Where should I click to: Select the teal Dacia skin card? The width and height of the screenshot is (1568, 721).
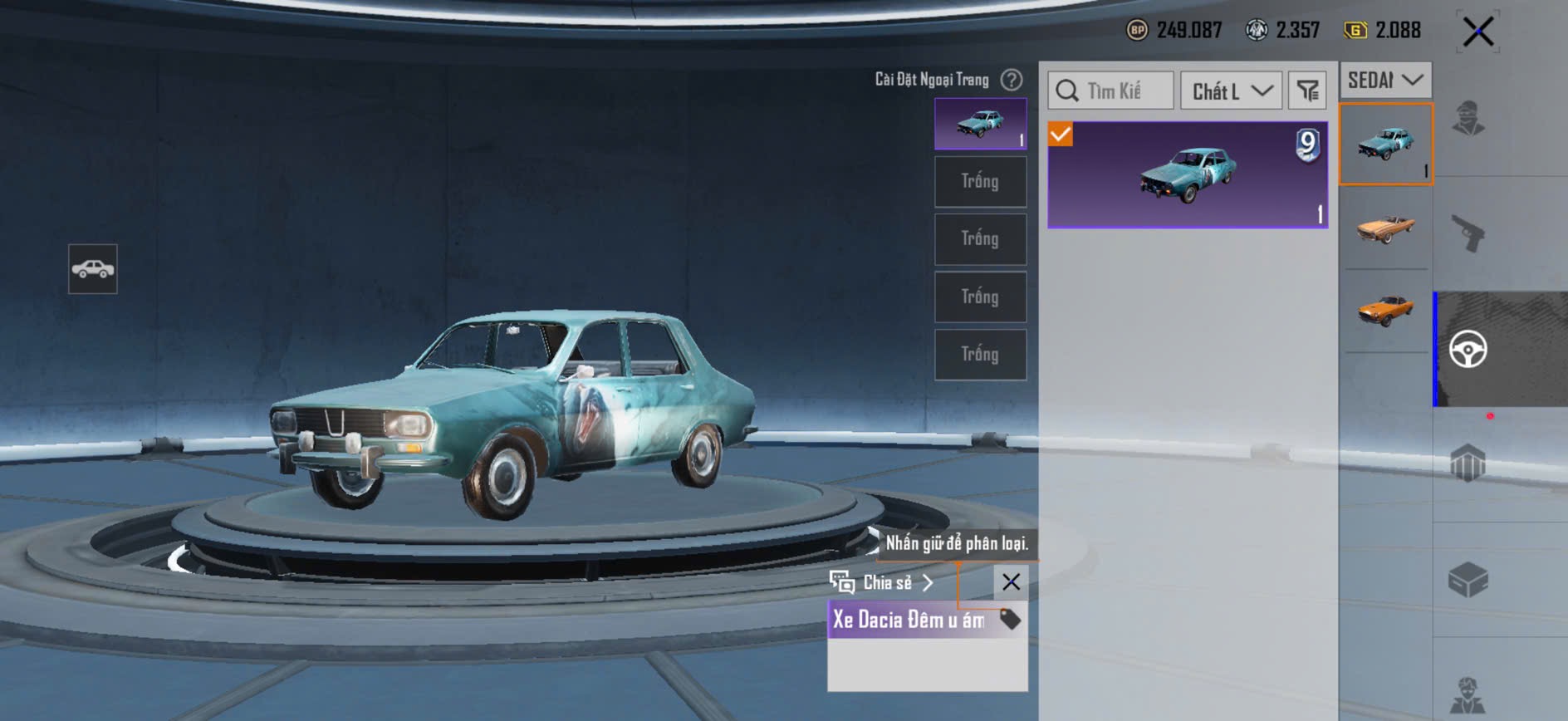click(x=1188, y=174)
